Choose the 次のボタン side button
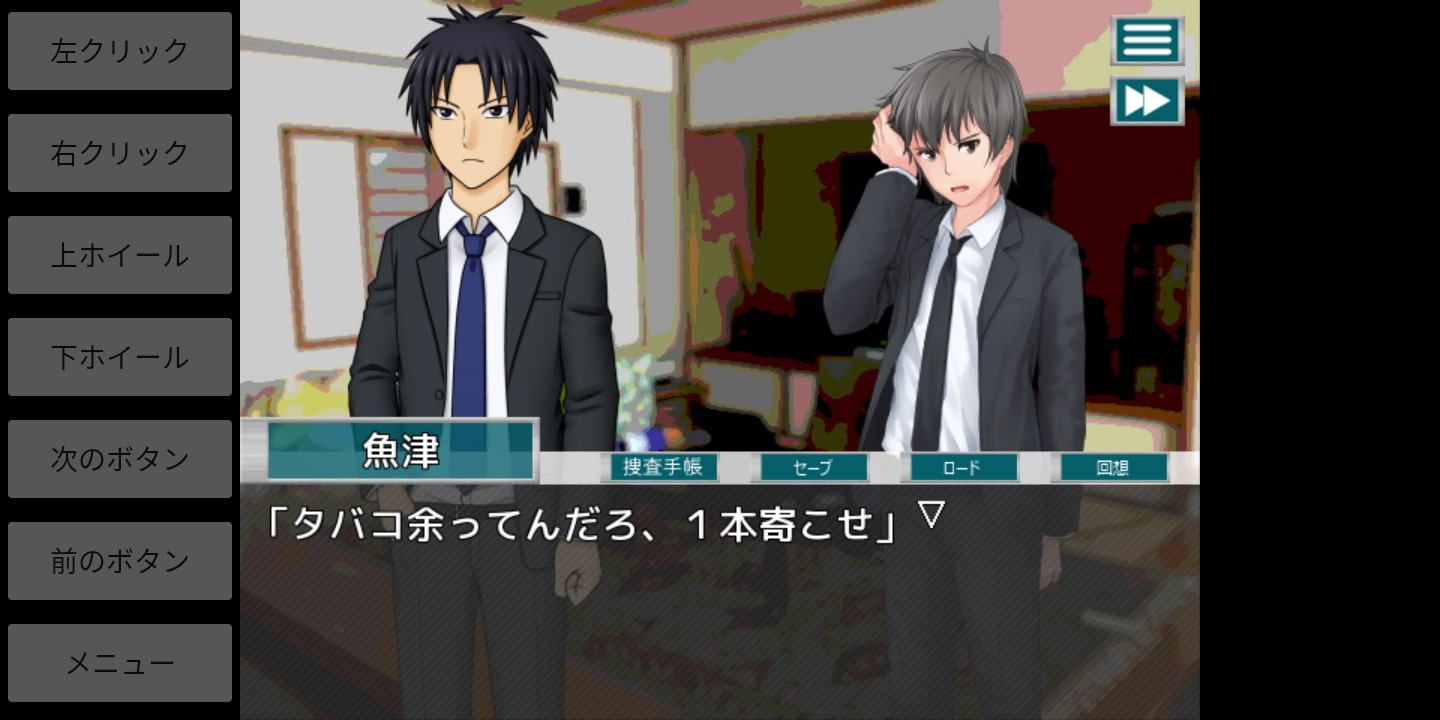The image size is (1440, 720). [120, 459]
